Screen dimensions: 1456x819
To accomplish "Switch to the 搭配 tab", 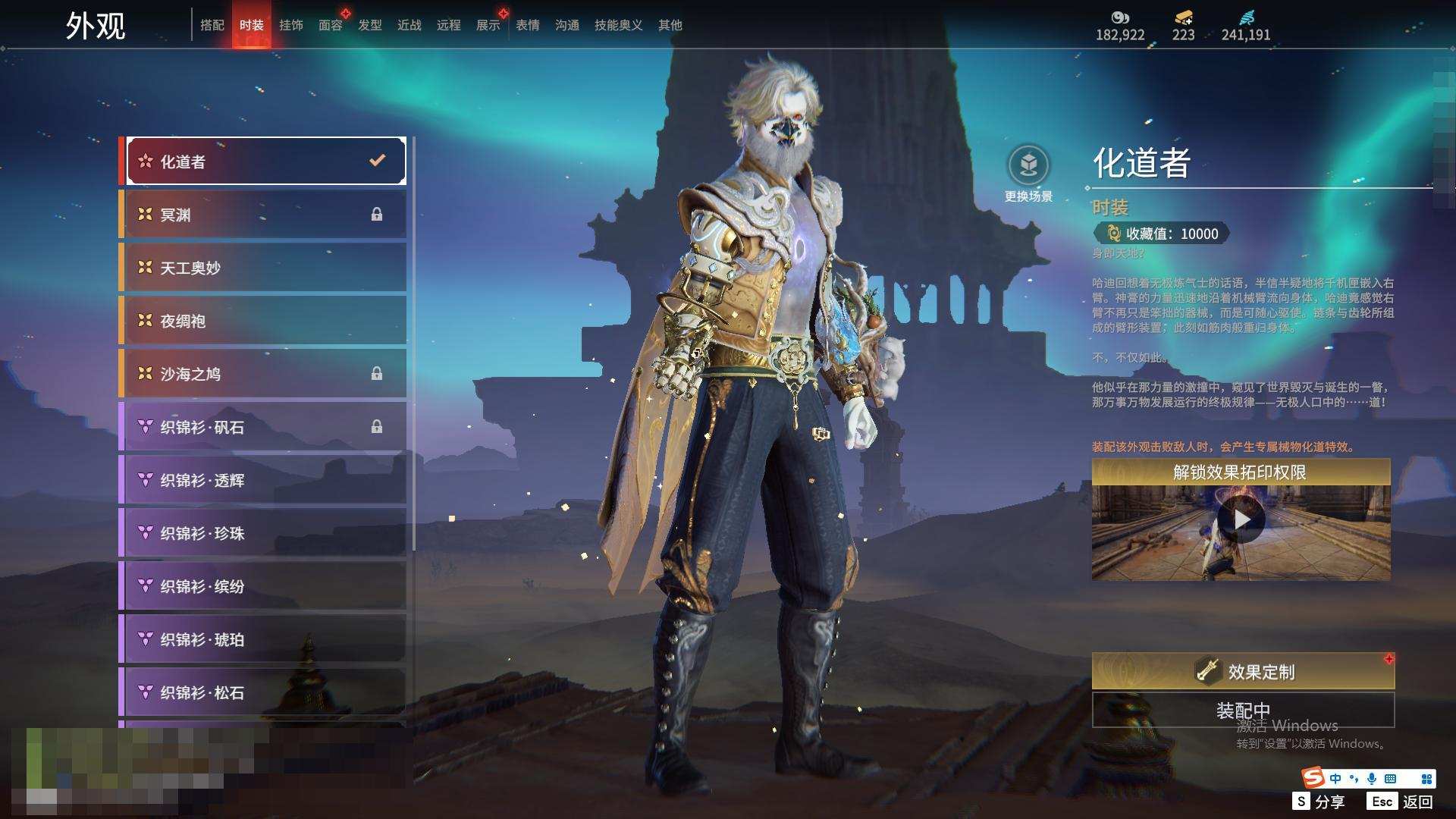I will [x=212, y=25].
